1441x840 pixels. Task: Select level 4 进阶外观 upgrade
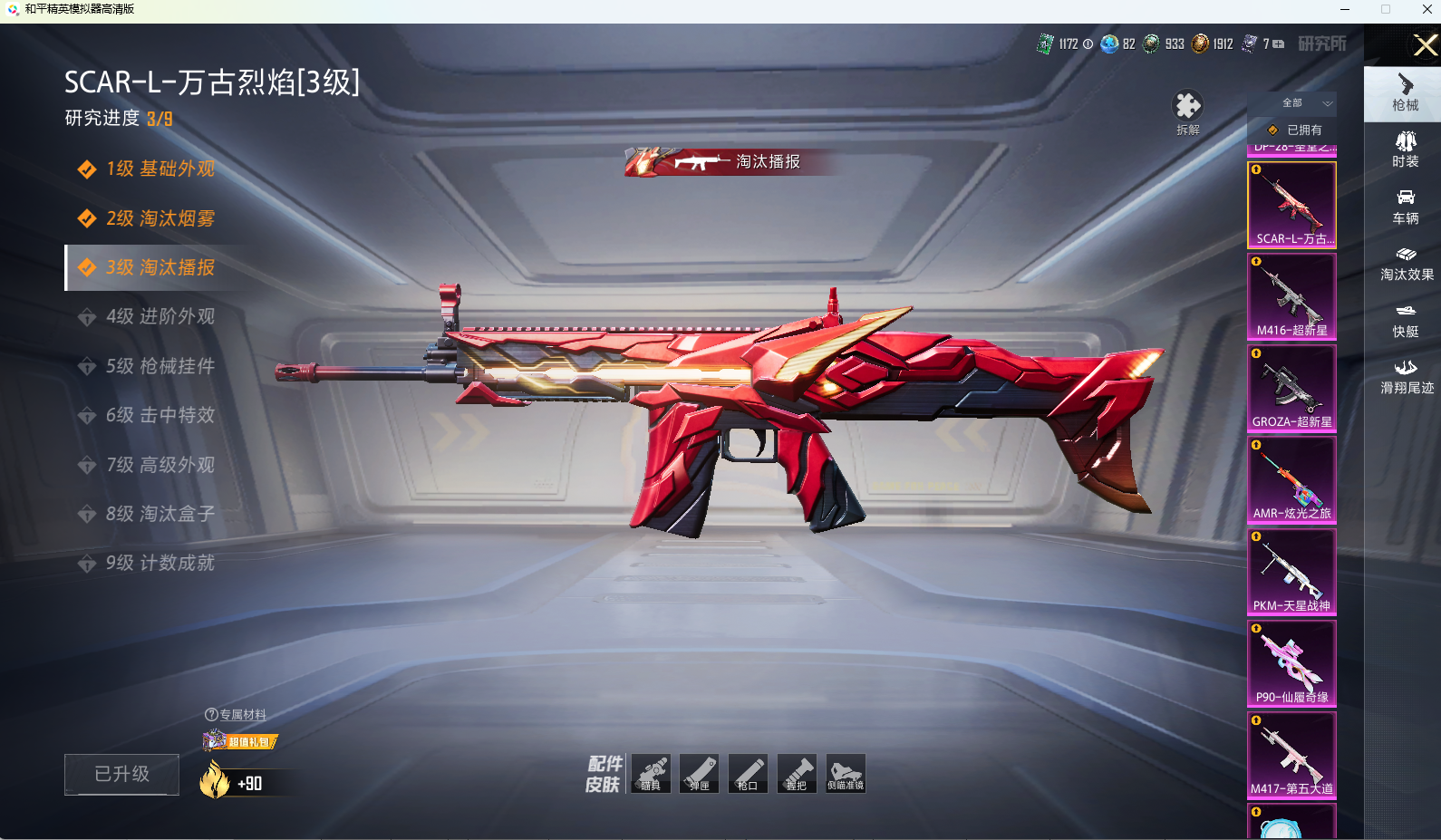pyautogui.click(x=160, y=316)
